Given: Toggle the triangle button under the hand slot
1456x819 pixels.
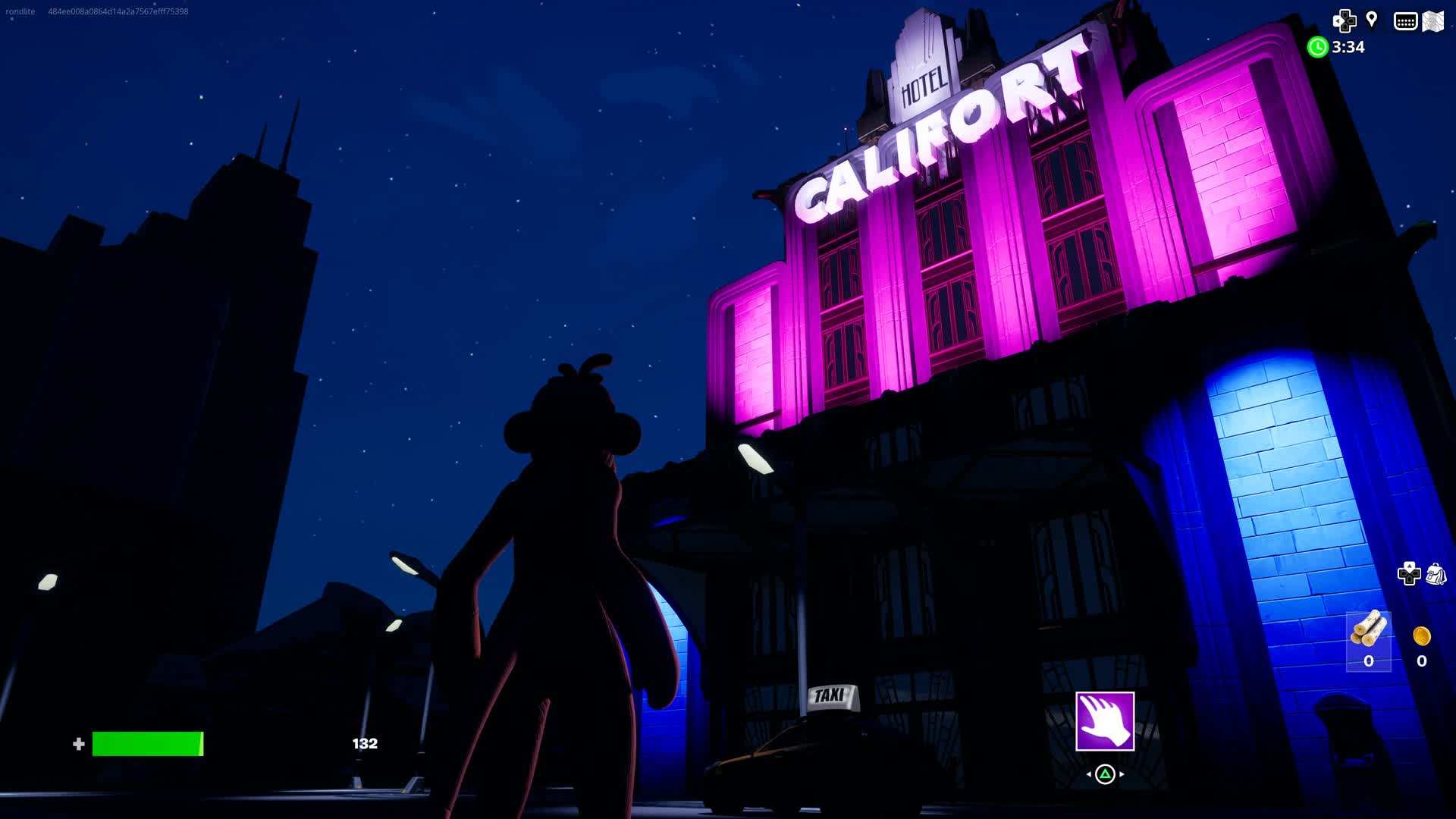Looking at the screenshot, I should (x=1104, y=773).
